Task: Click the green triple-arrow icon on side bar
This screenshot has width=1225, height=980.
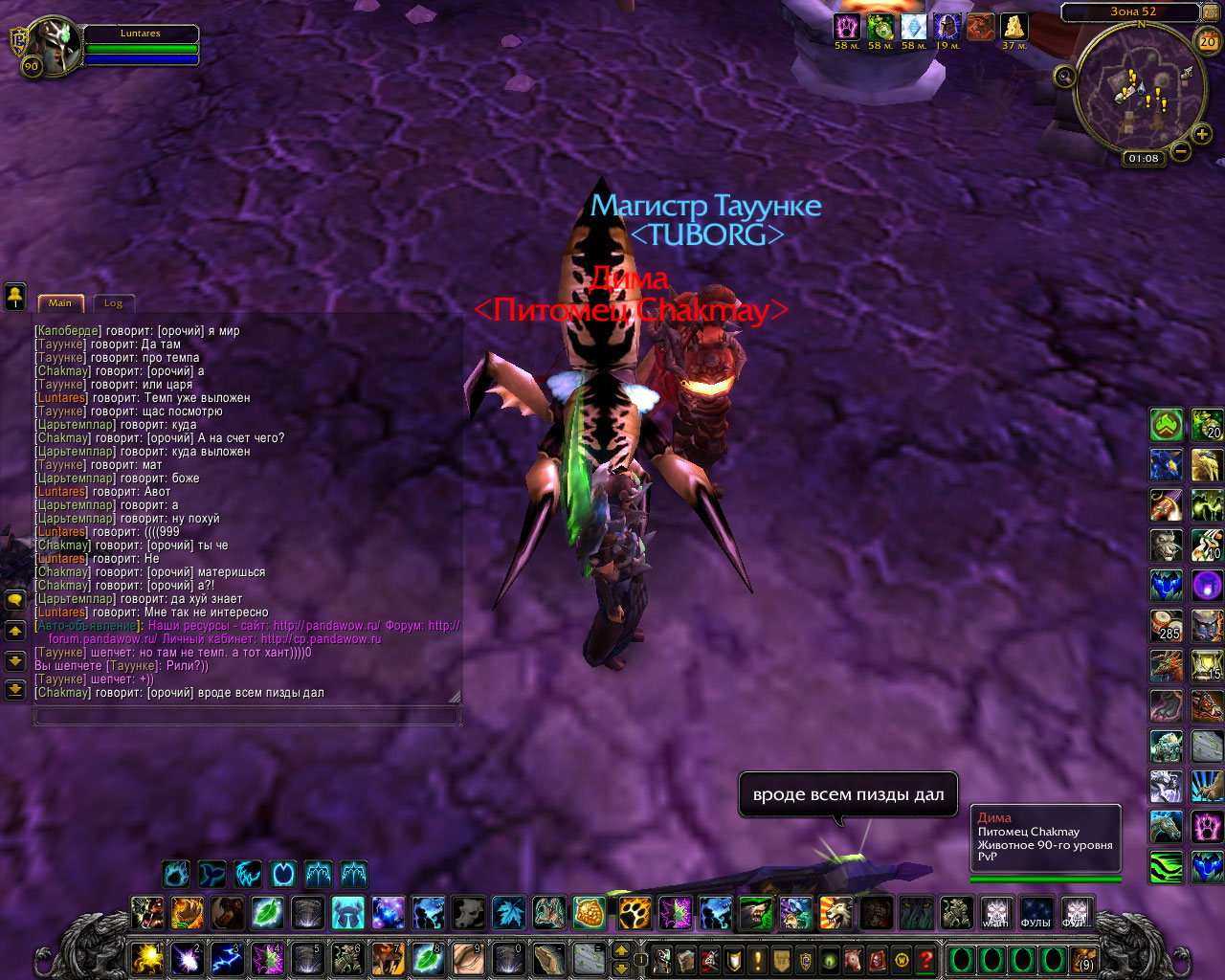Action: [1167, 425]
